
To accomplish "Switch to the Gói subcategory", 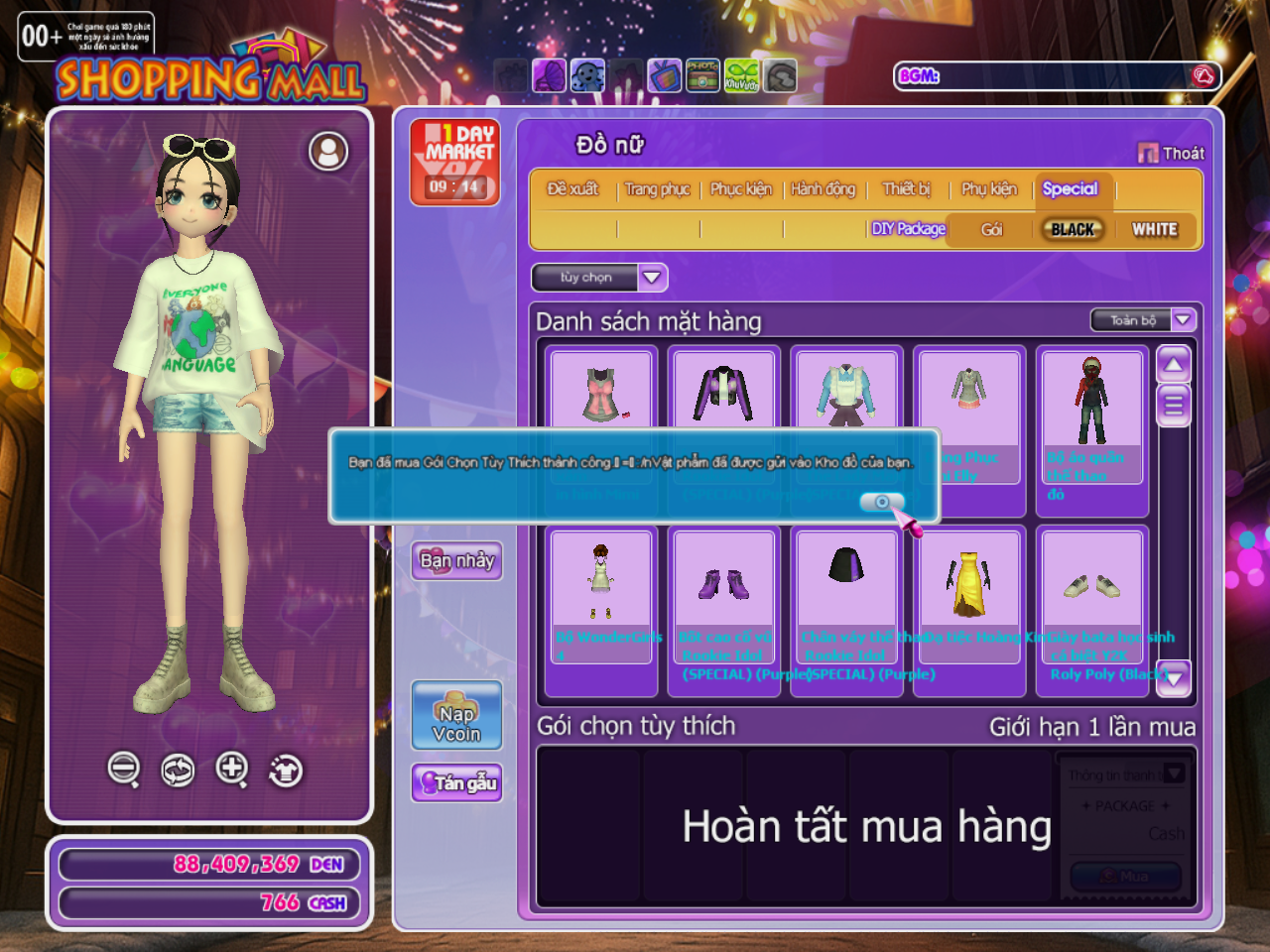I will point(991,229).
